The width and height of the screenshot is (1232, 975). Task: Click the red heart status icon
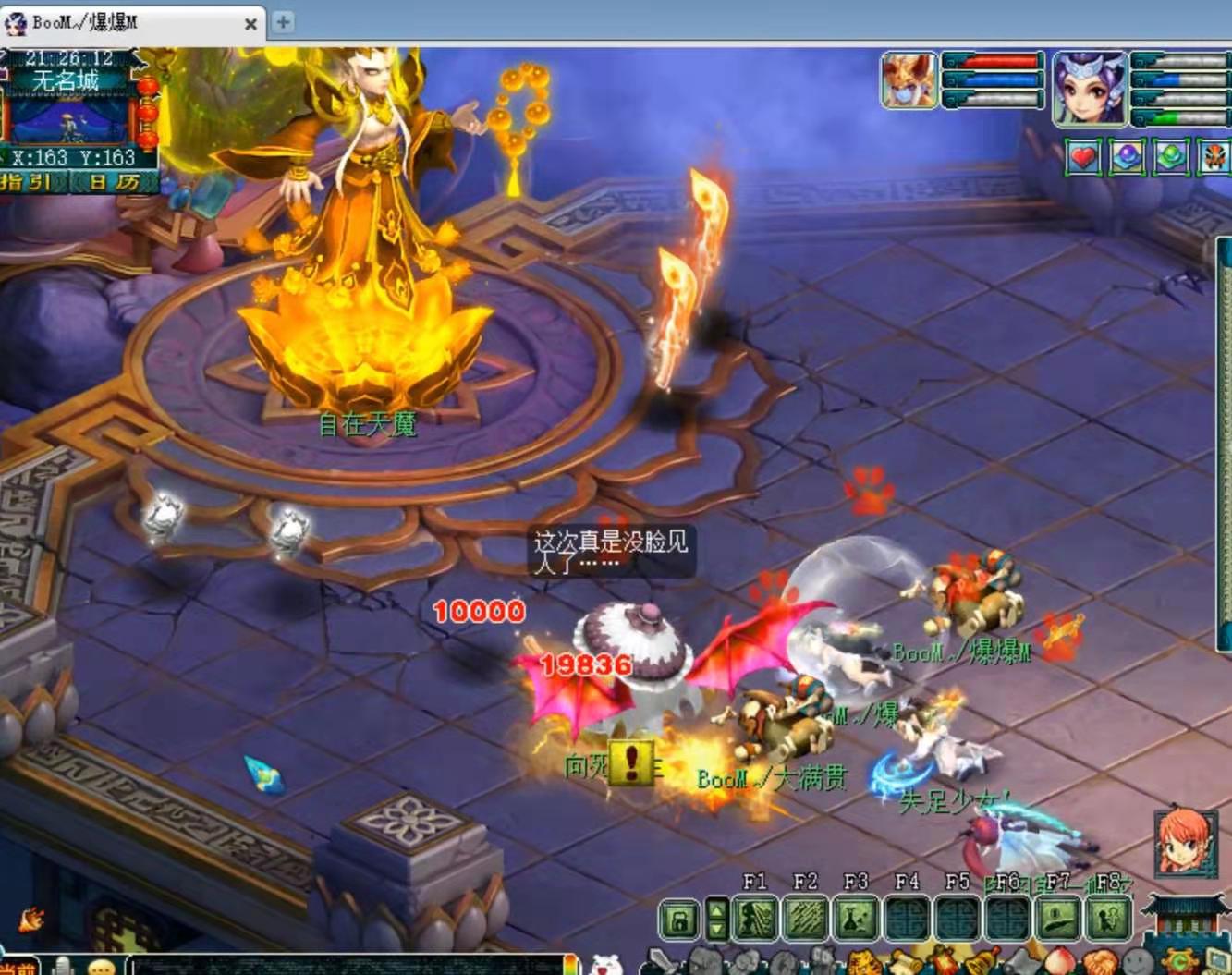(1082, 158)
